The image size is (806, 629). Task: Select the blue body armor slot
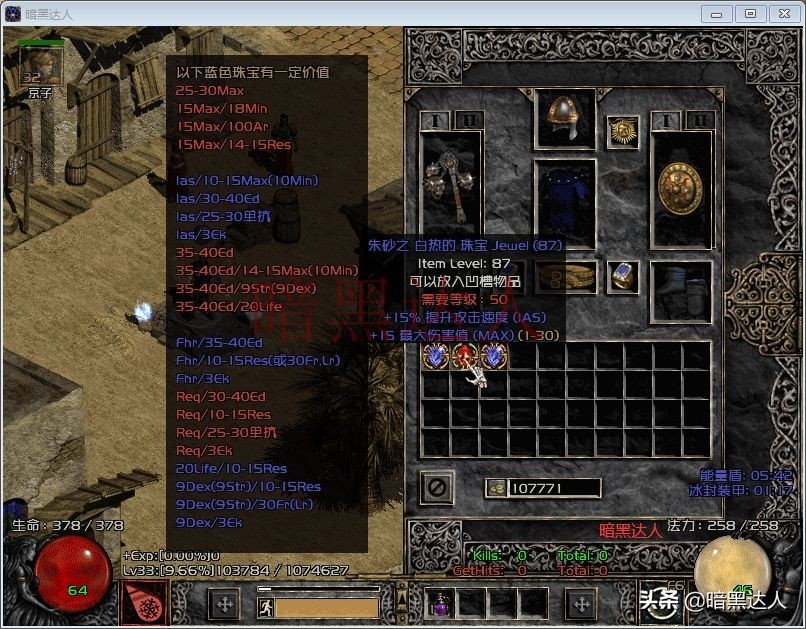click(x=565, y=202)
